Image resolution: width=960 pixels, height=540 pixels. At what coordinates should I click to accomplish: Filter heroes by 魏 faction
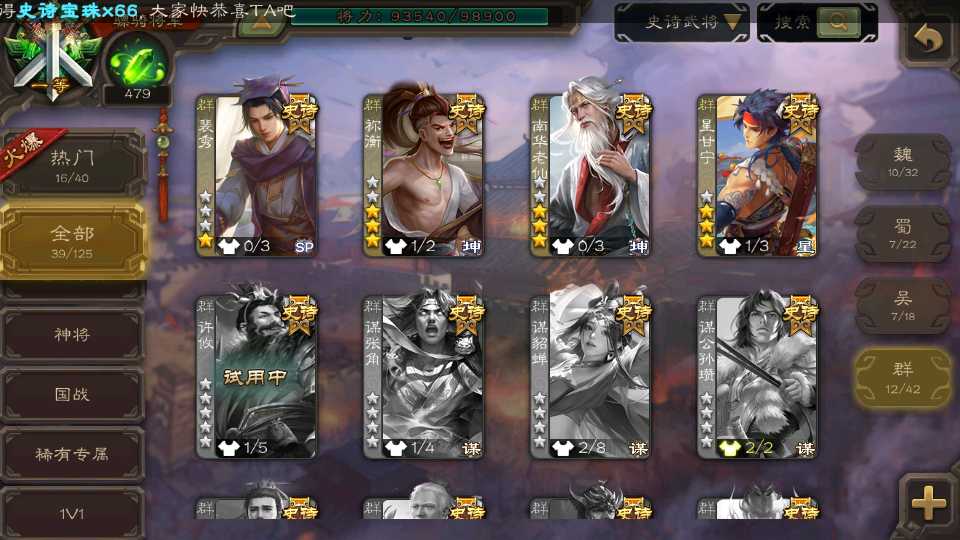(x=903, y=161)
